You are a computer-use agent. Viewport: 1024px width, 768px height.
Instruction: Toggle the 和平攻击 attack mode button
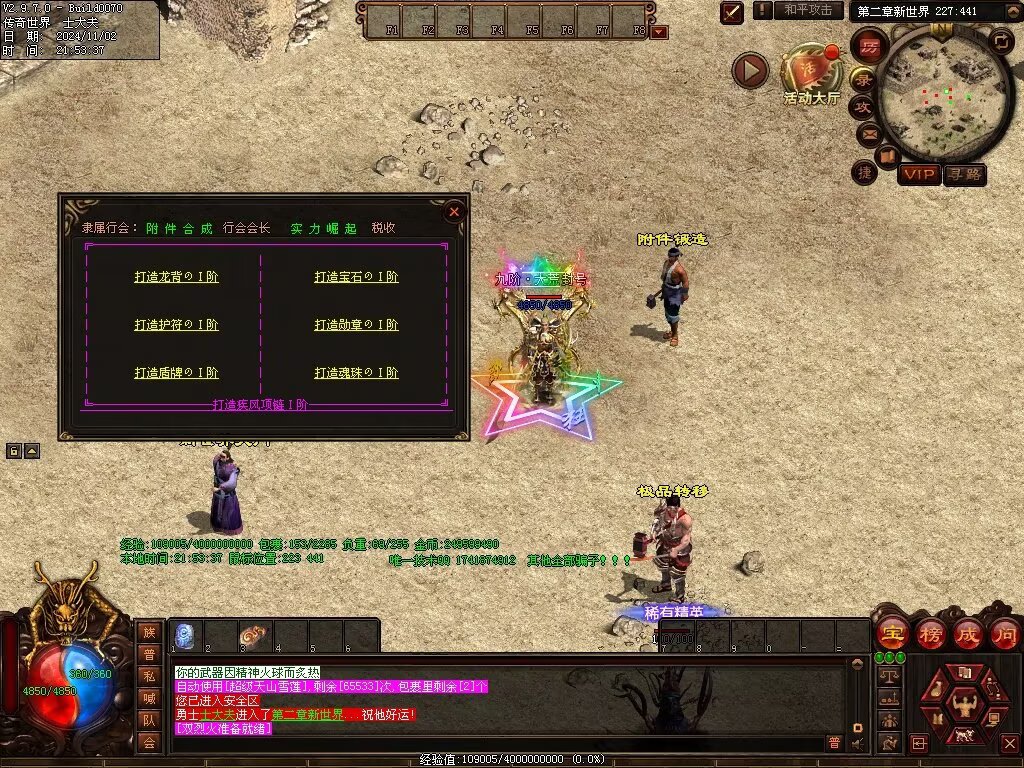(807, 10)
